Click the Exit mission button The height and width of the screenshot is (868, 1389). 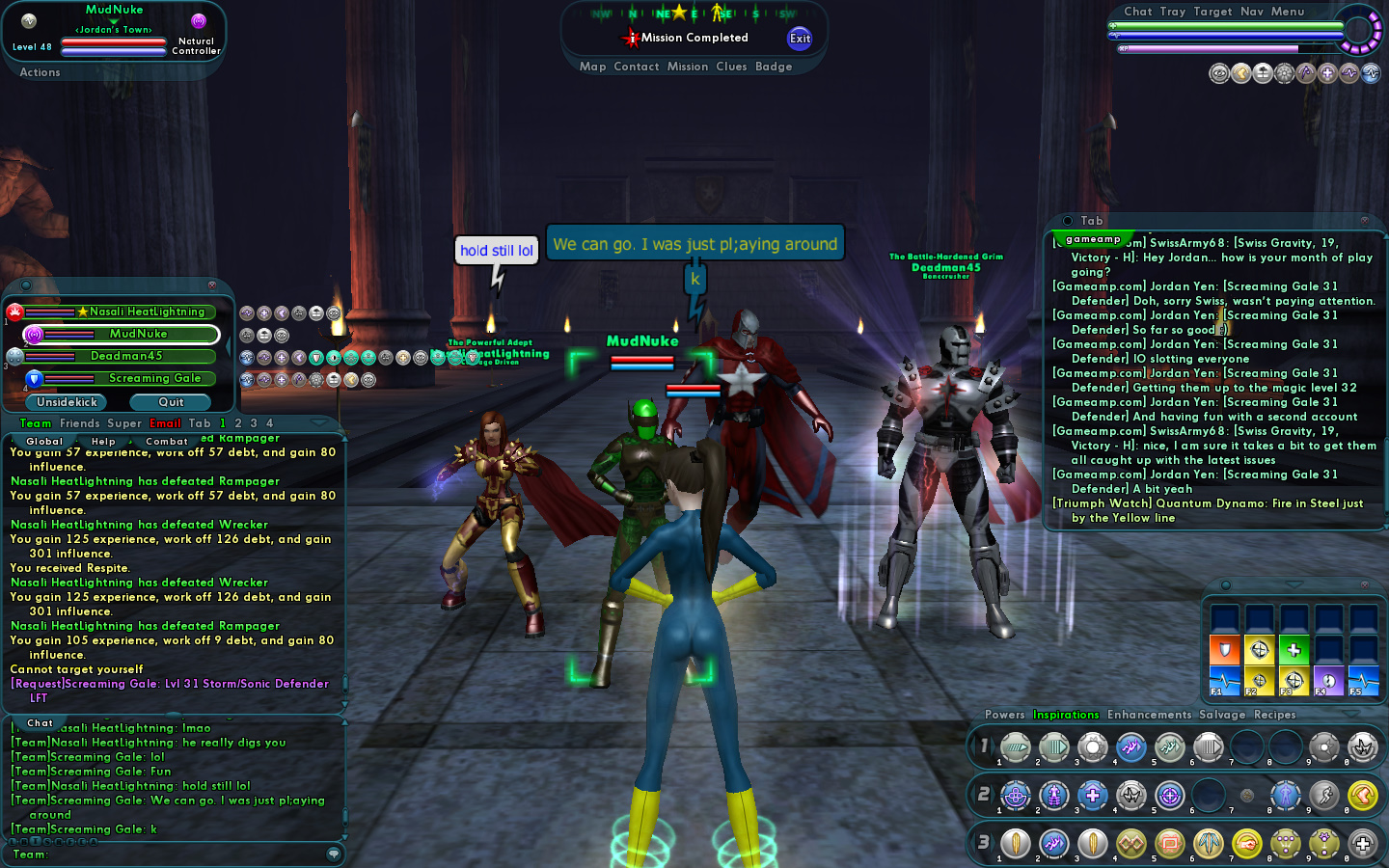tap(800, 39)
